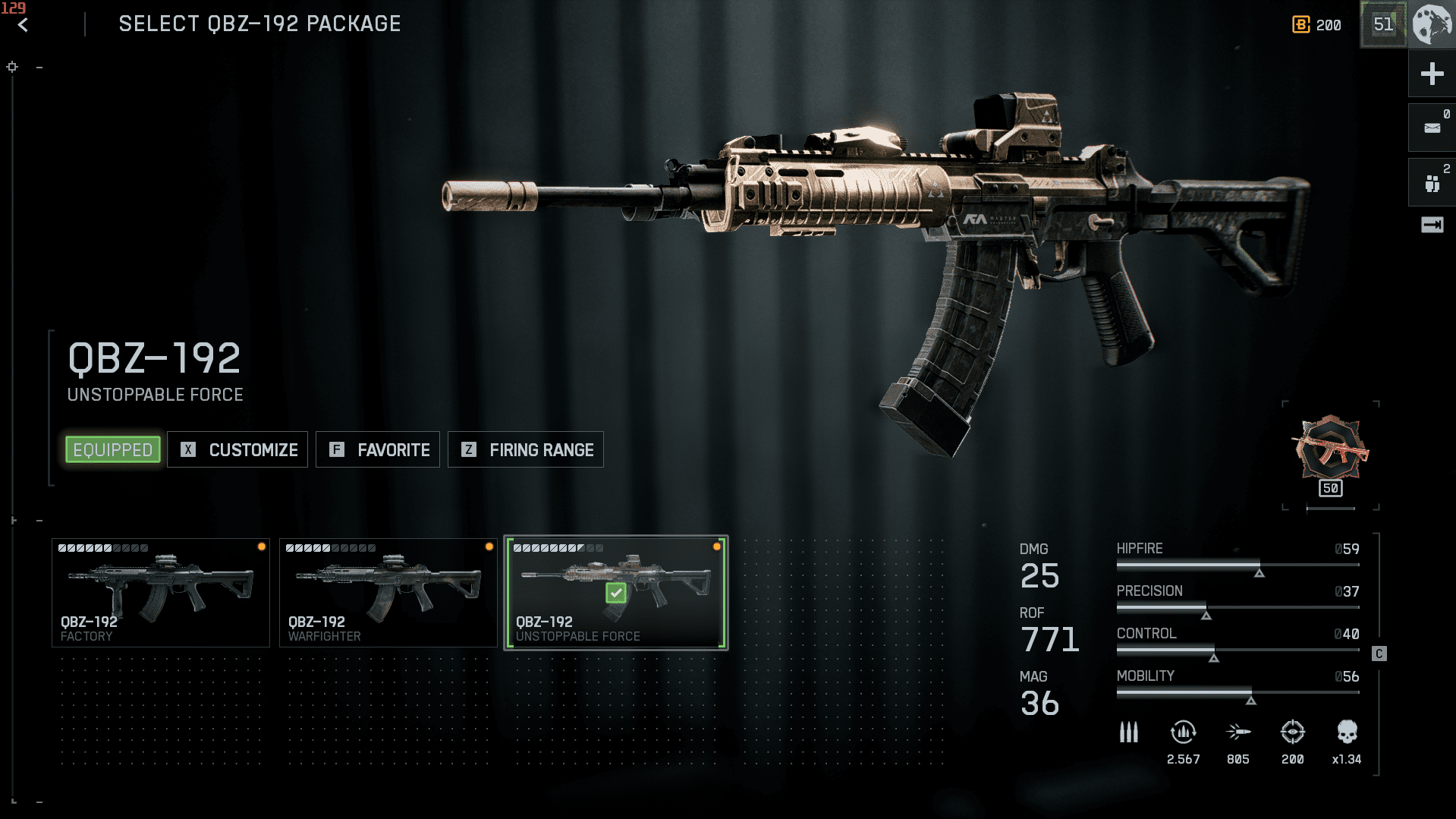Open the exit arrow icon in sidebar
Viewport: 1456px width, 819px height.
pos(1432,225)
